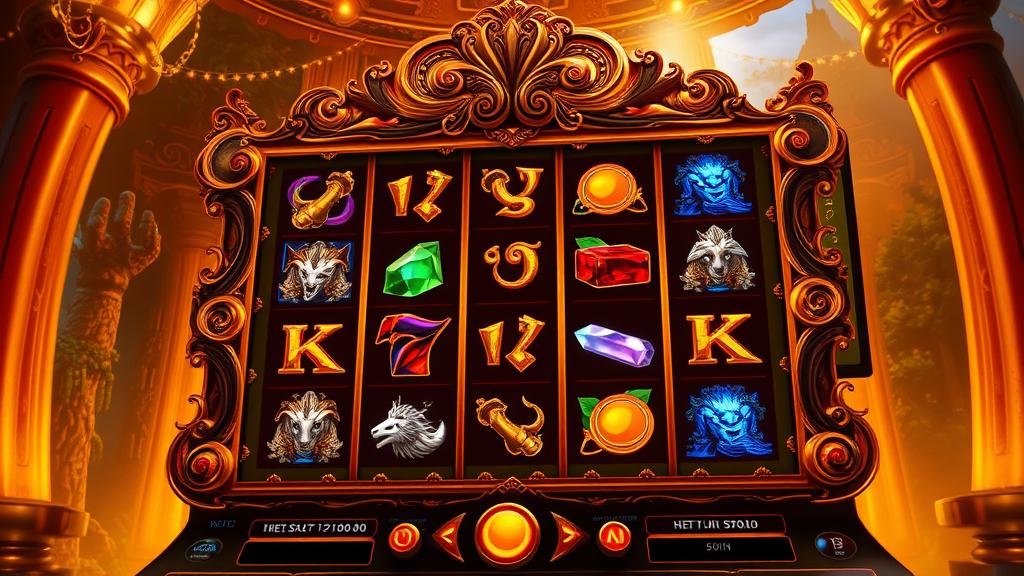This screenshot has width=1024, height=576.
Task: Activate the small round power-symbol button
Action: click(x=404, y=538)
